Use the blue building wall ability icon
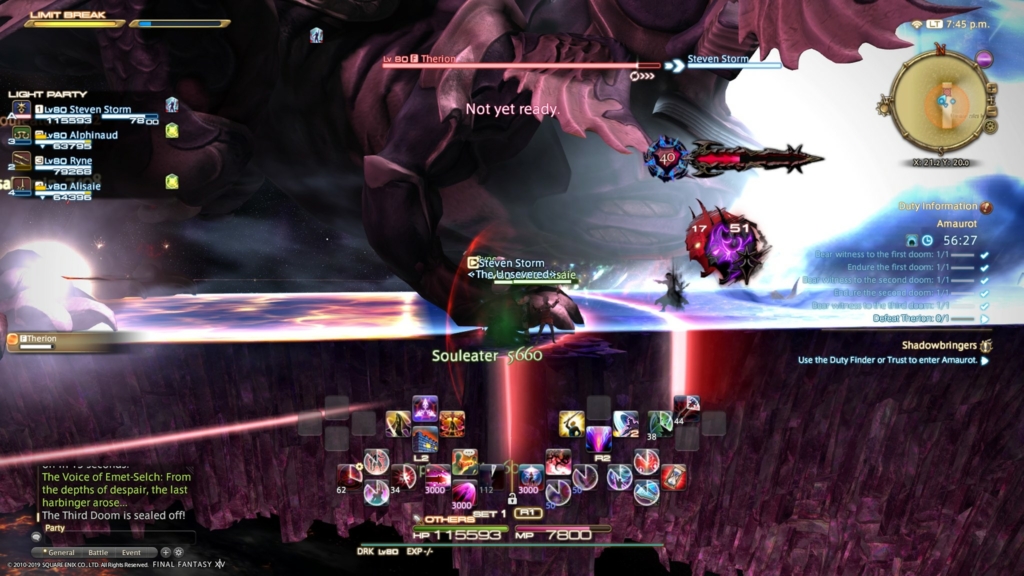The image size is (1024, 576). pos(425,439)
